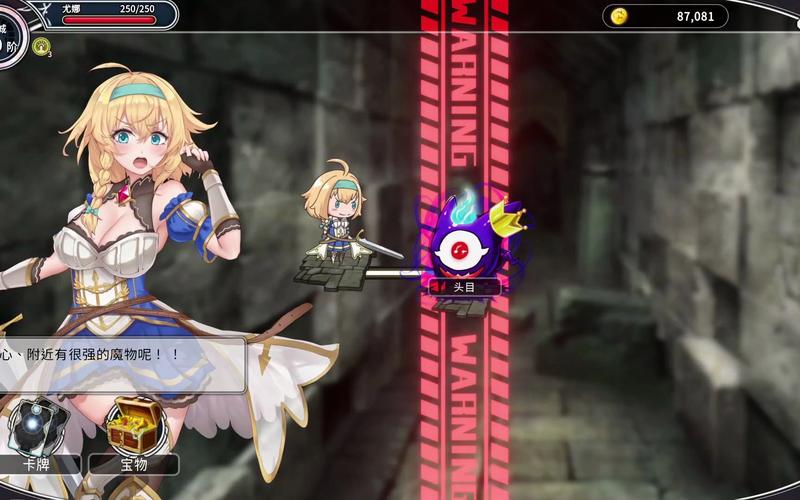Viewport: 800px width, 500px height.
Task: Click the small green status icon
Action: pos(40,46)
